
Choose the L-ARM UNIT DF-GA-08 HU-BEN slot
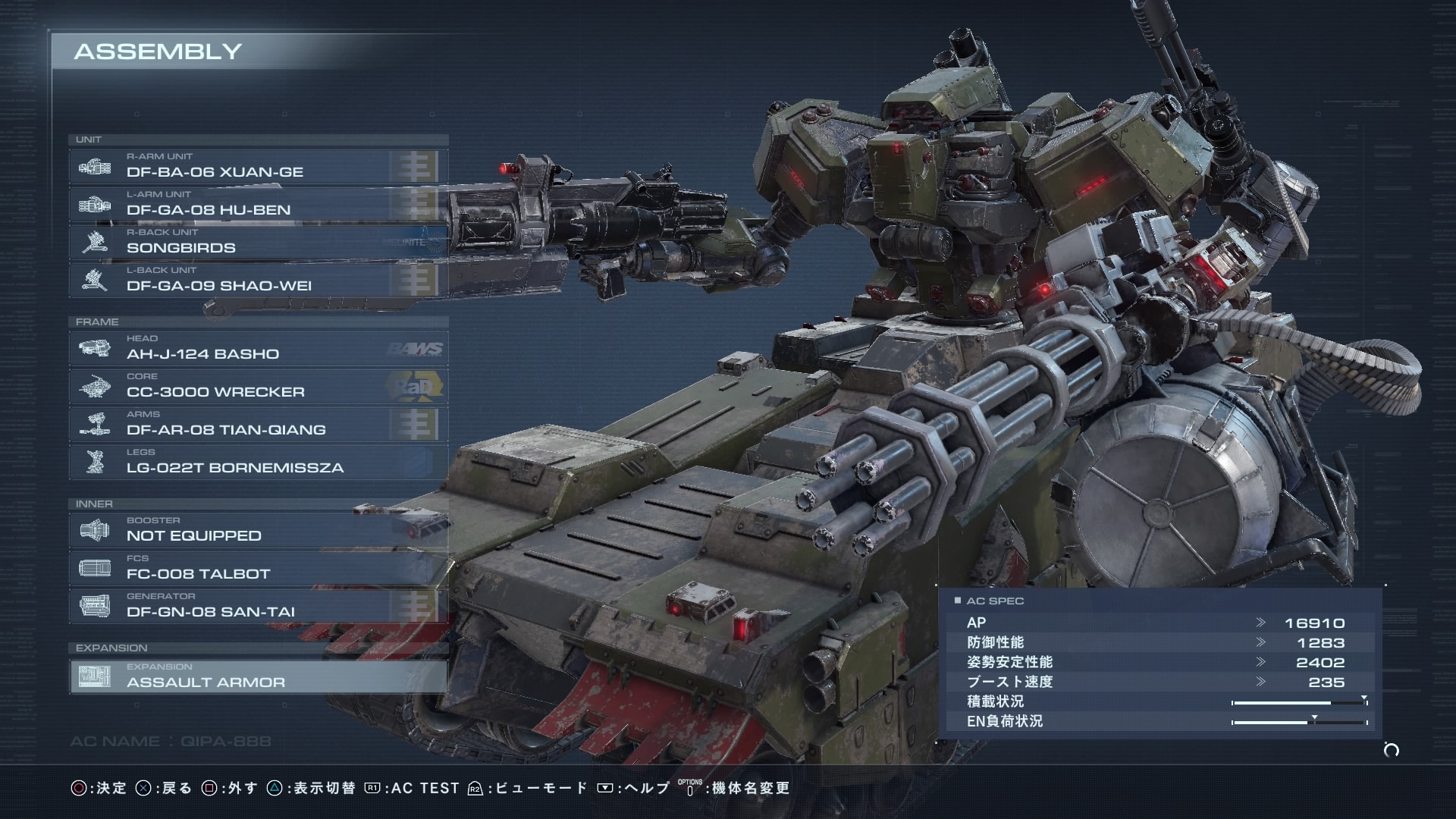coord(258,204)
